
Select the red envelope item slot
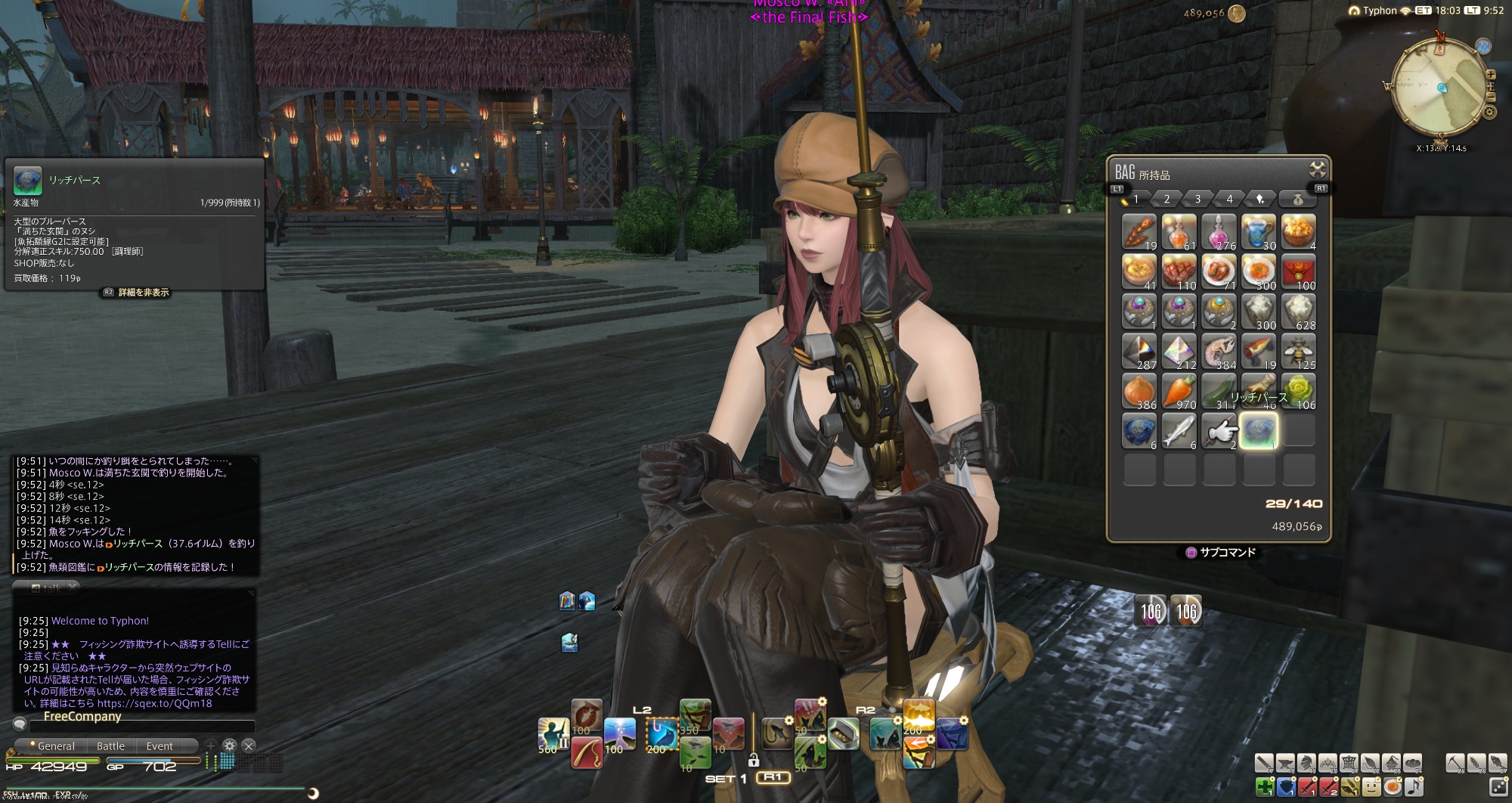click(x=1298, y=271)
